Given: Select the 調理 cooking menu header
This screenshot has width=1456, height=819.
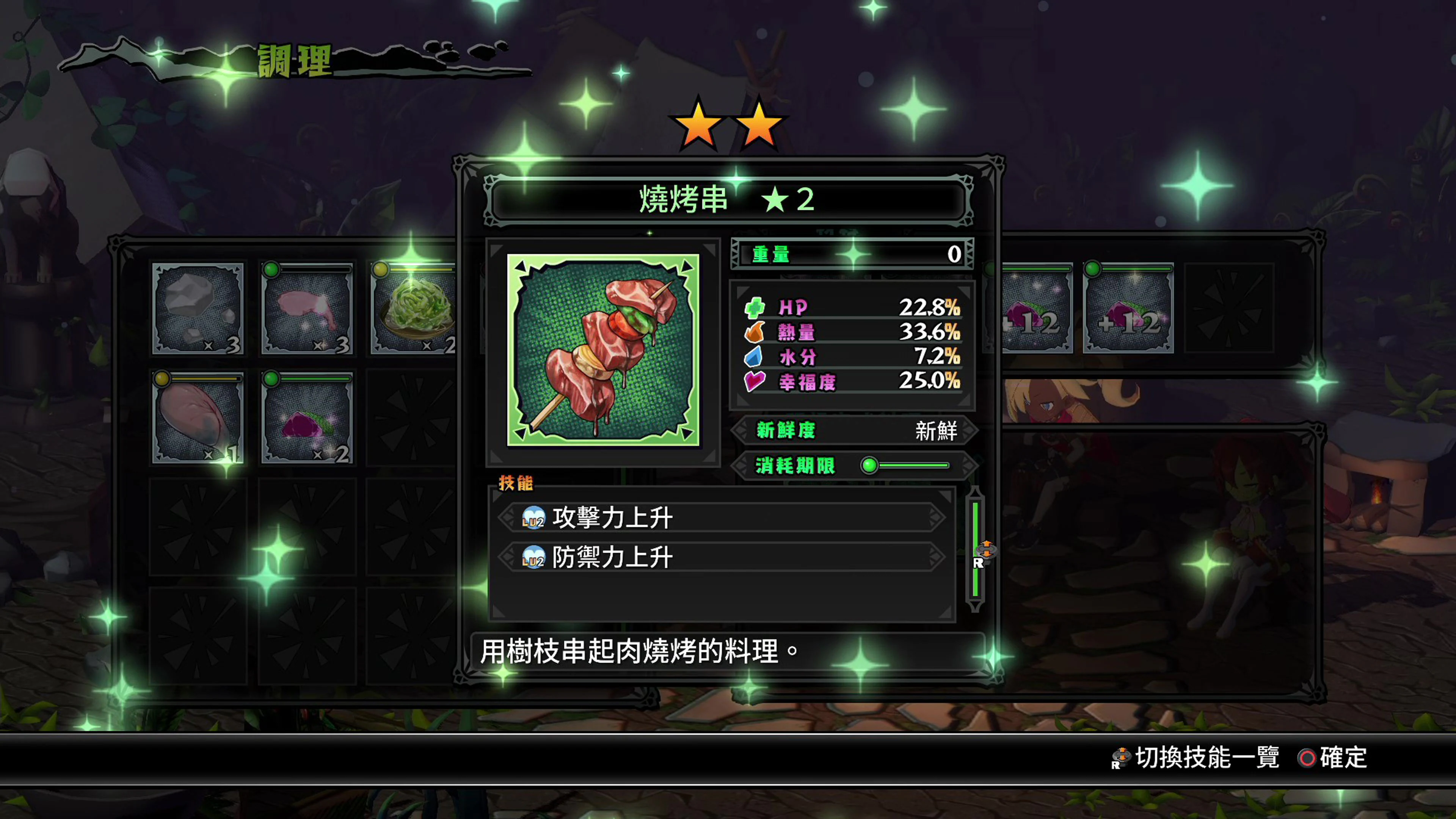Looking at the screenshot, I should pos(294,61).
